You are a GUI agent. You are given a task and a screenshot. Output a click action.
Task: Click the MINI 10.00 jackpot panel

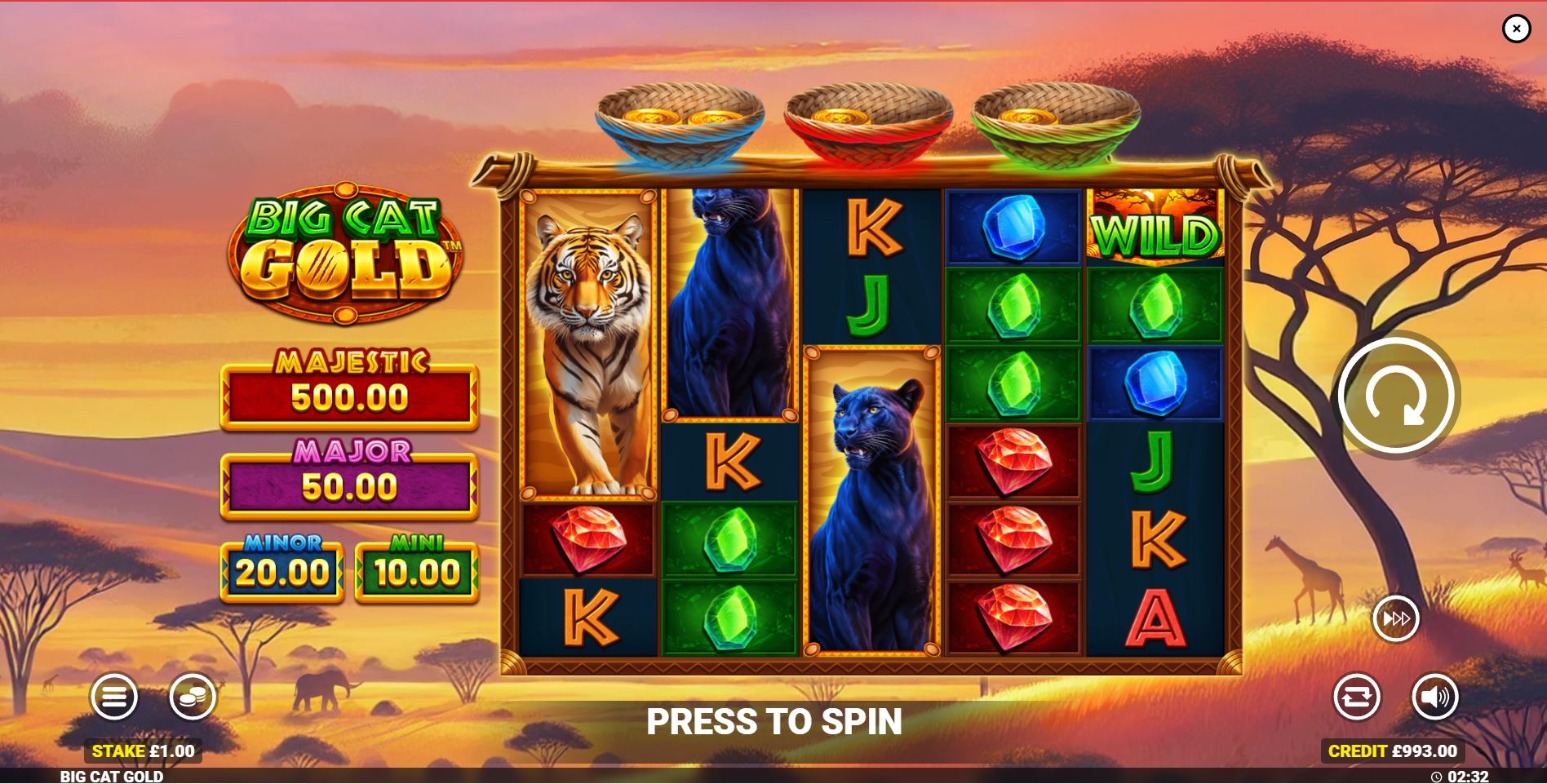click(417, 571)
